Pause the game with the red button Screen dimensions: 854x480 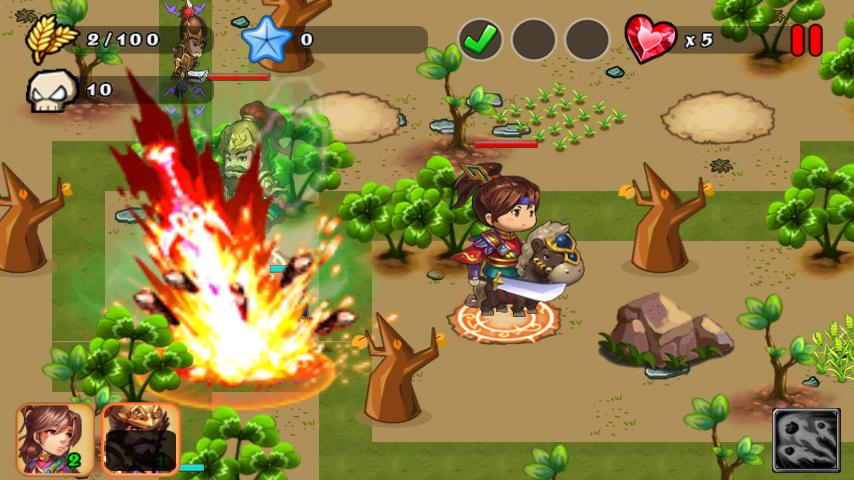tap(806, 40)
